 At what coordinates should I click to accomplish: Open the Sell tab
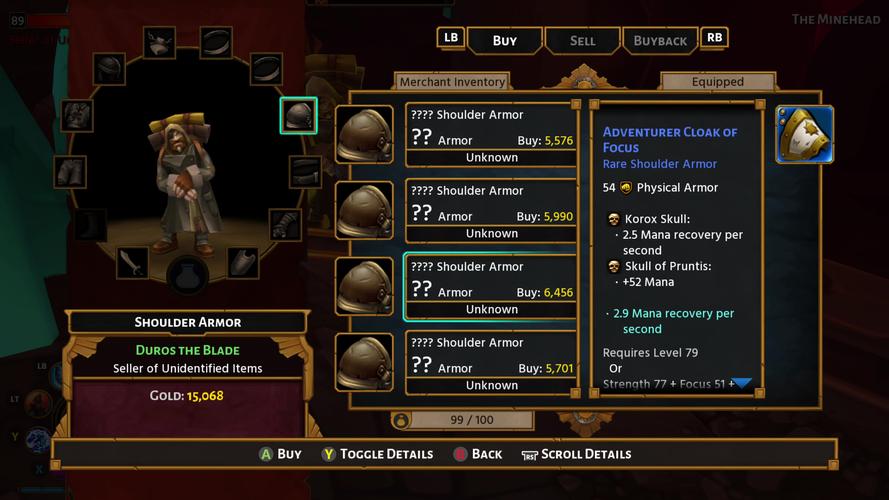point(582,40)
